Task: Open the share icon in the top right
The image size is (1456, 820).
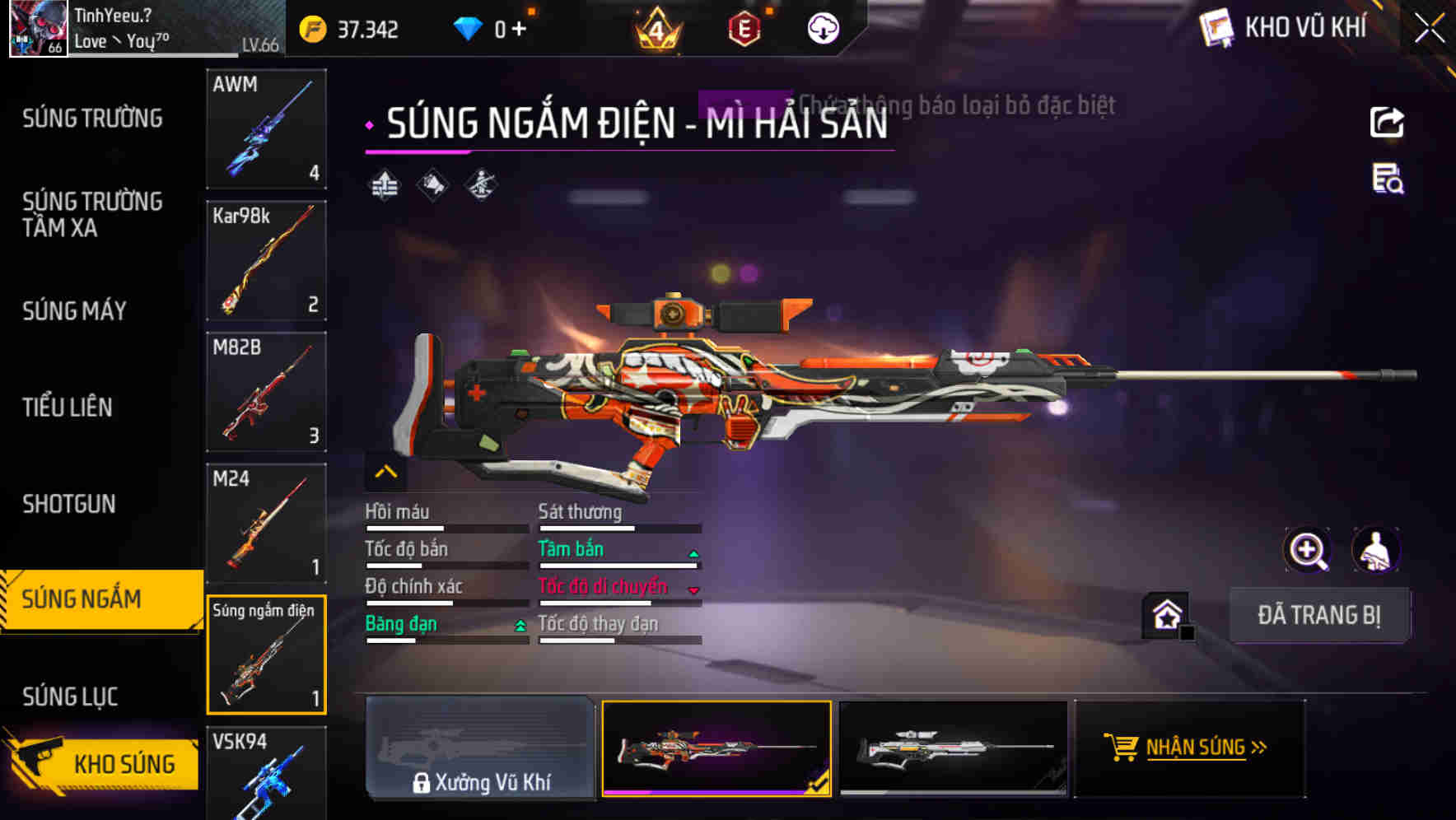Action: pyautogui.click(x=1388, y=122)
